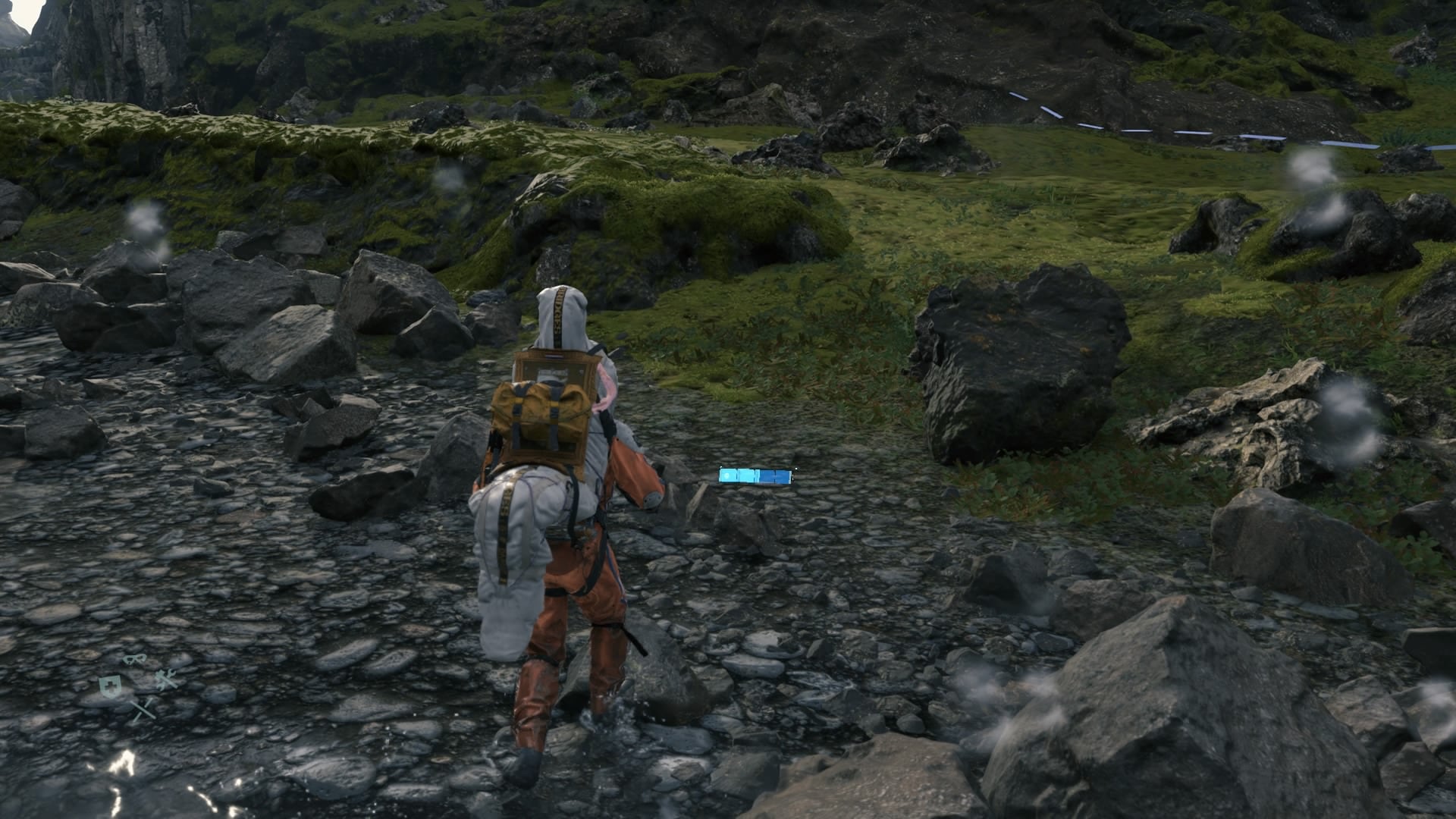Choose the wrench tools icon
1456x819 pixels.
coord(166,678)
